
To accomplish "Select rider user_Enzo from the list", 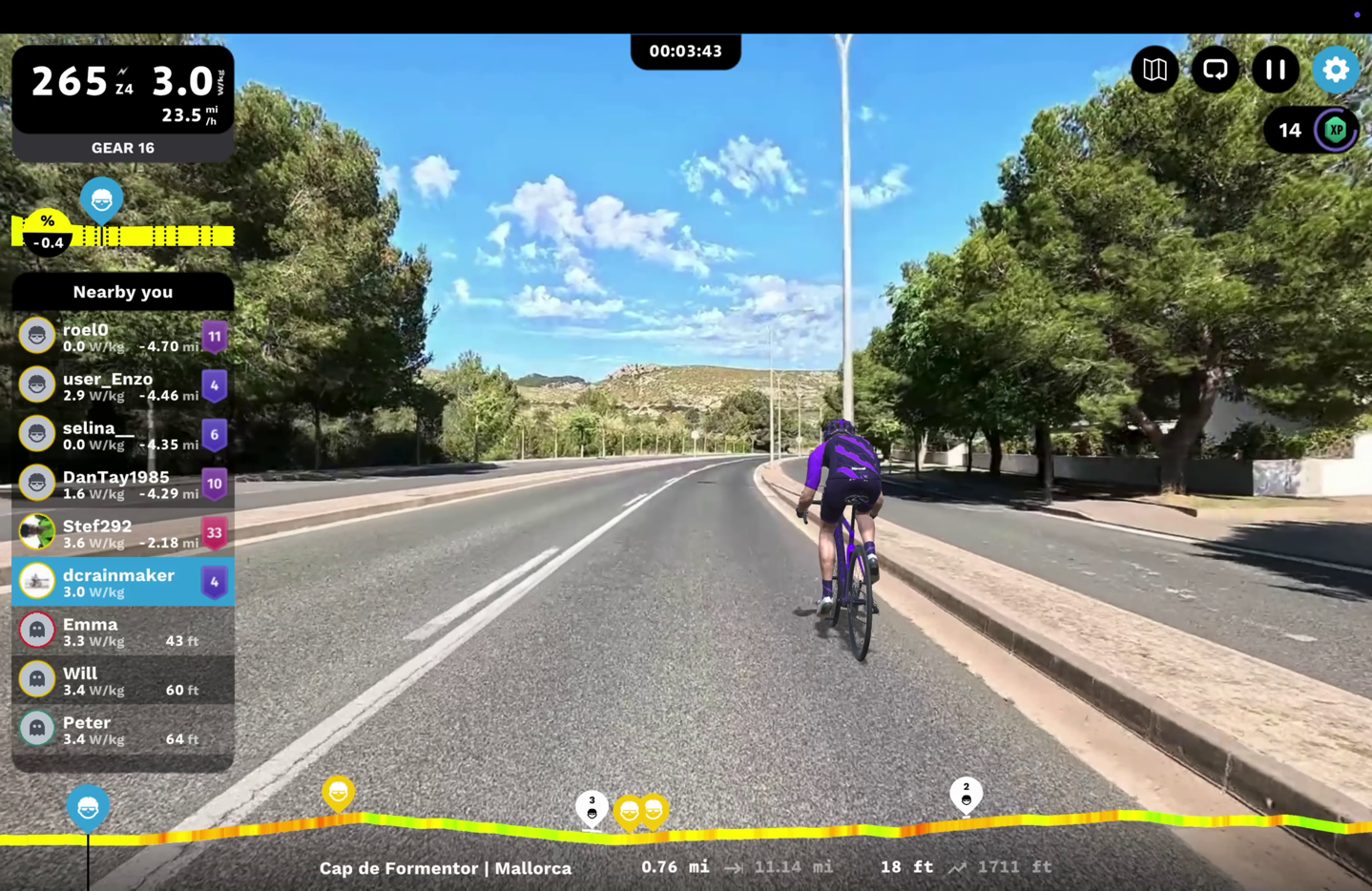I will coord(122,386).
